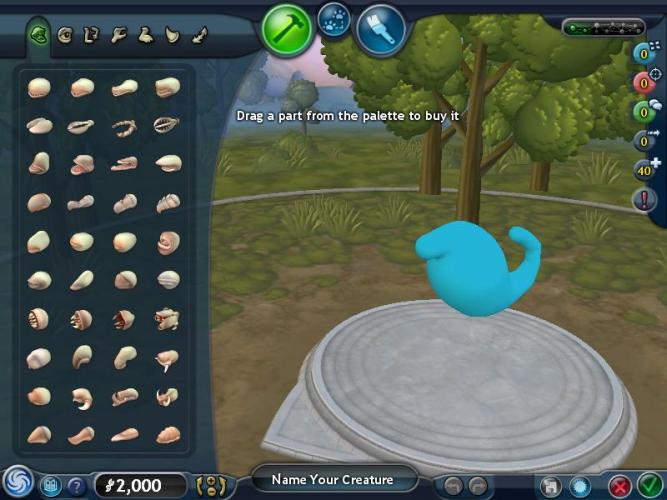Show the feet parts tab
Screen dimensions: 667x500
(146, 35)
